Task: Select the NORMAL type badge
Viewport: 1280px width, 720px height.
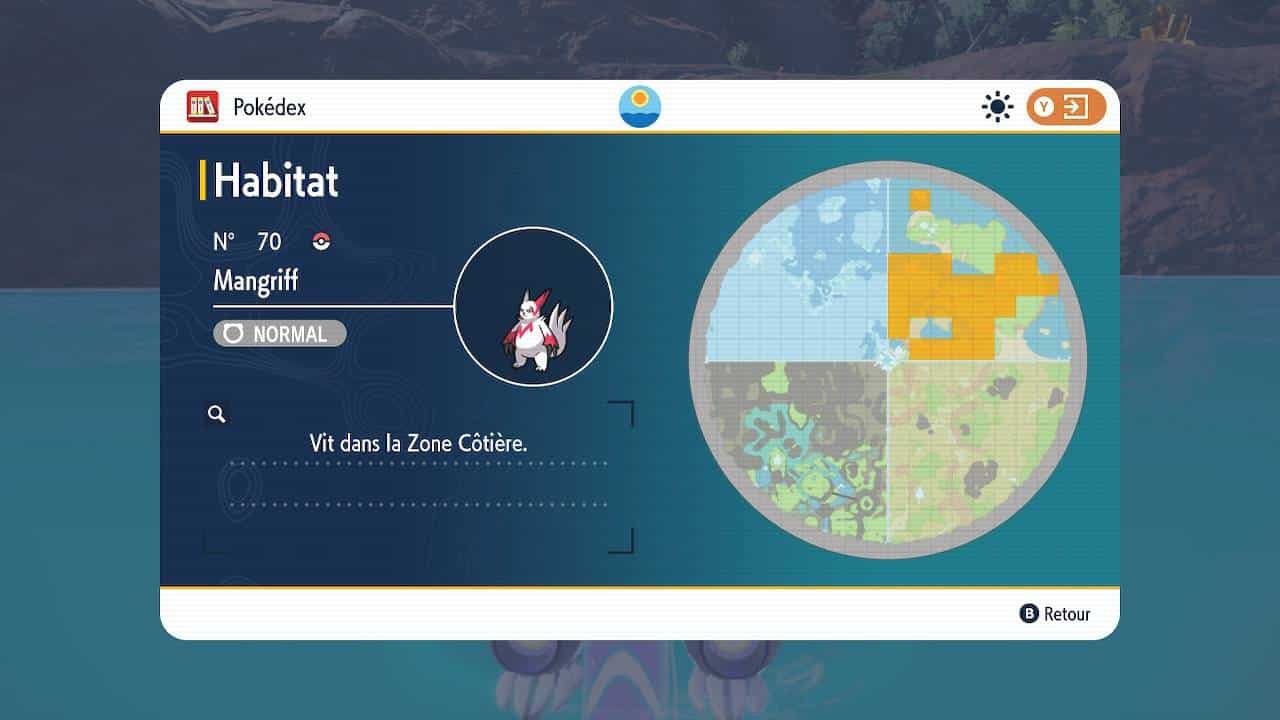Action: (x=280, y=334)
